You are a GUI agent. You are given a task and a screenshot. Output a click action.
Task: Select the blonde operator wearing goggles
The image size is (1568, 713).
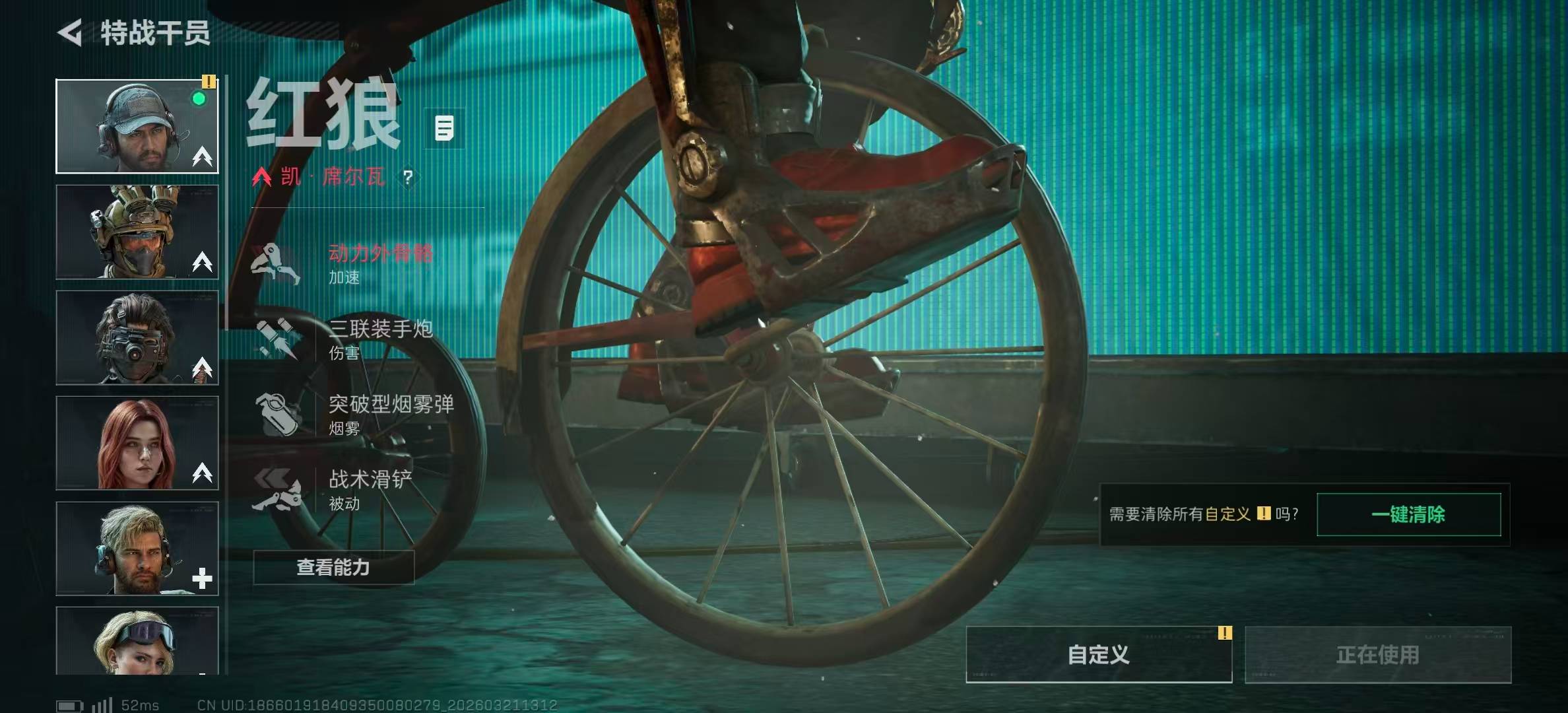click(137, 640)
